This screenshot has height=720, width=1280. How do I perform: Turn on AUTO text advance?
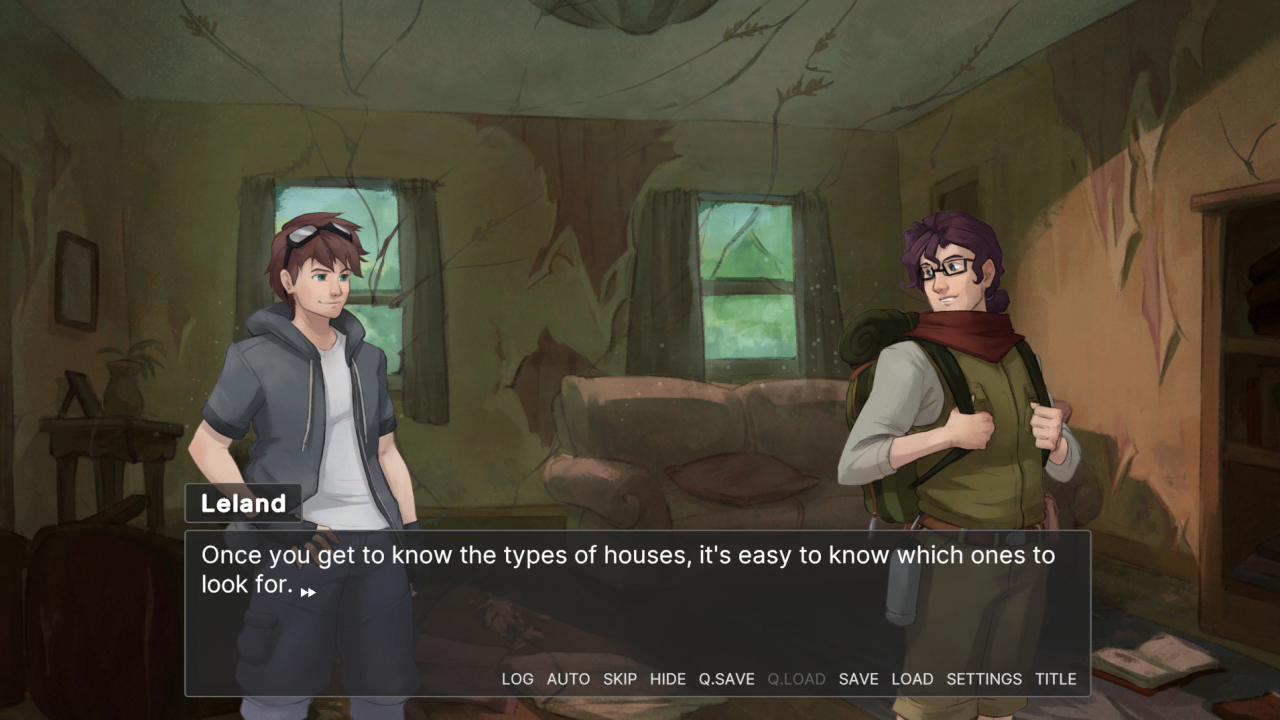coord(568,679)
